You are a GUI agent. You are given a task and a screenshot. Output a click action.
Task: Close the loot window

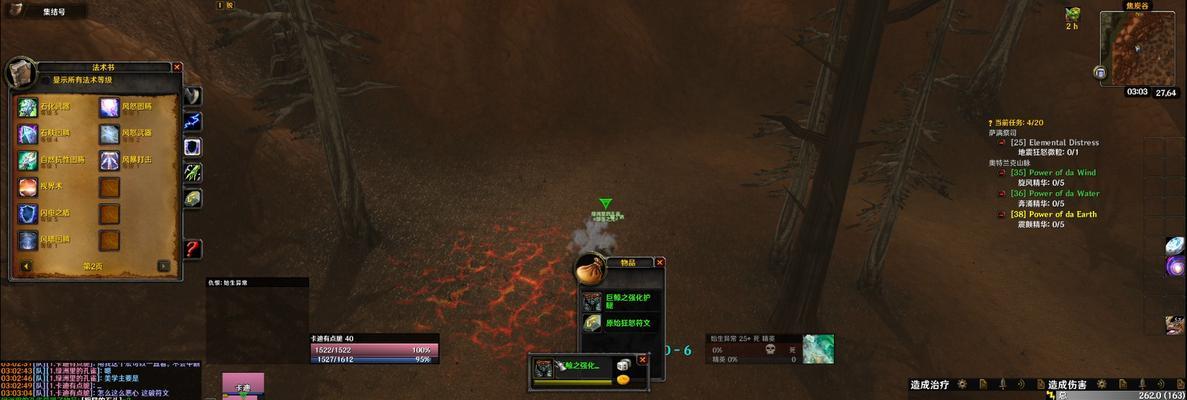coord(659,262)
